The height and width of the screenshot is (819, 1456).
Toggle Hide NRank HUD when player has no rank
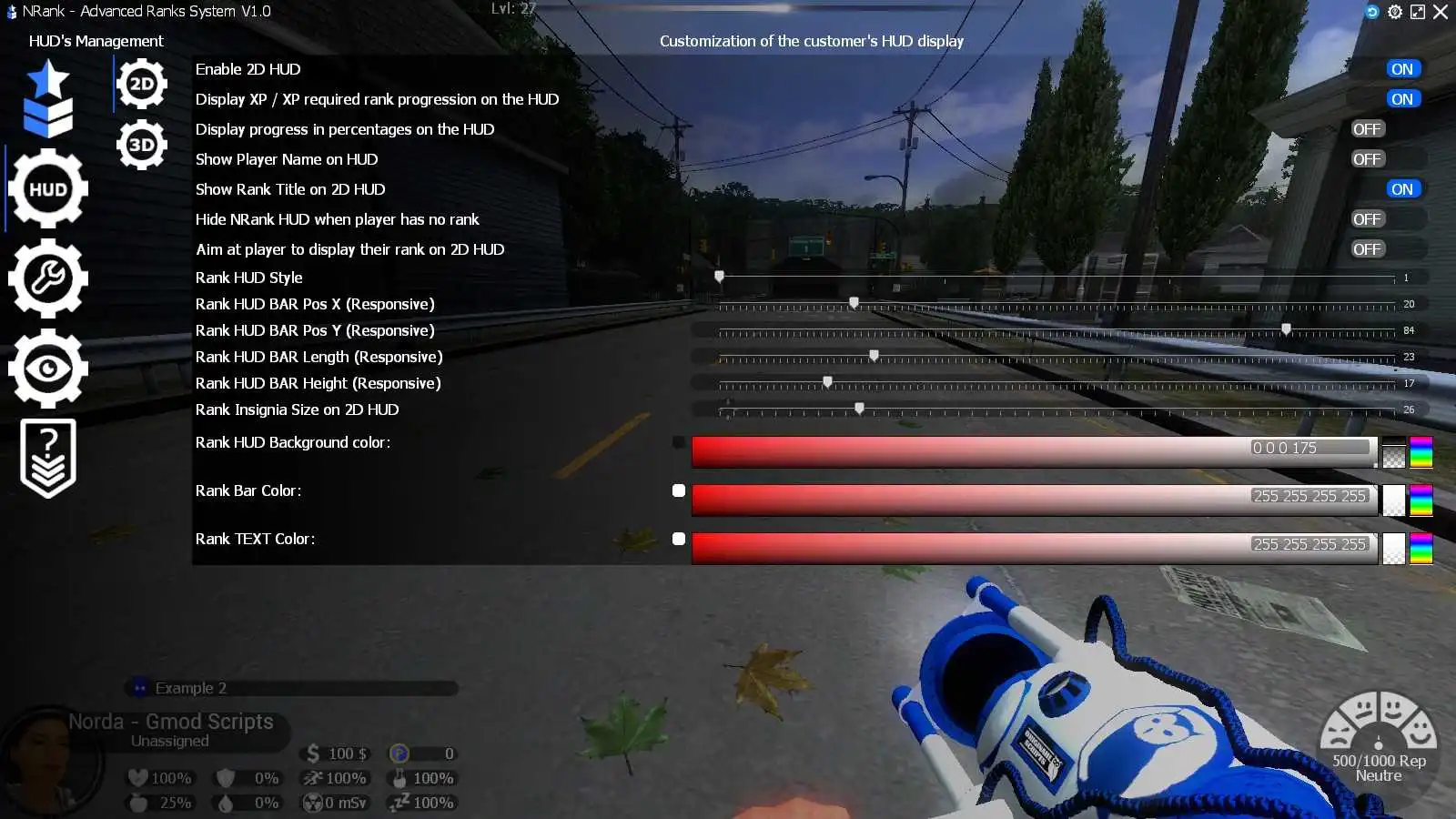point(1367,218)
